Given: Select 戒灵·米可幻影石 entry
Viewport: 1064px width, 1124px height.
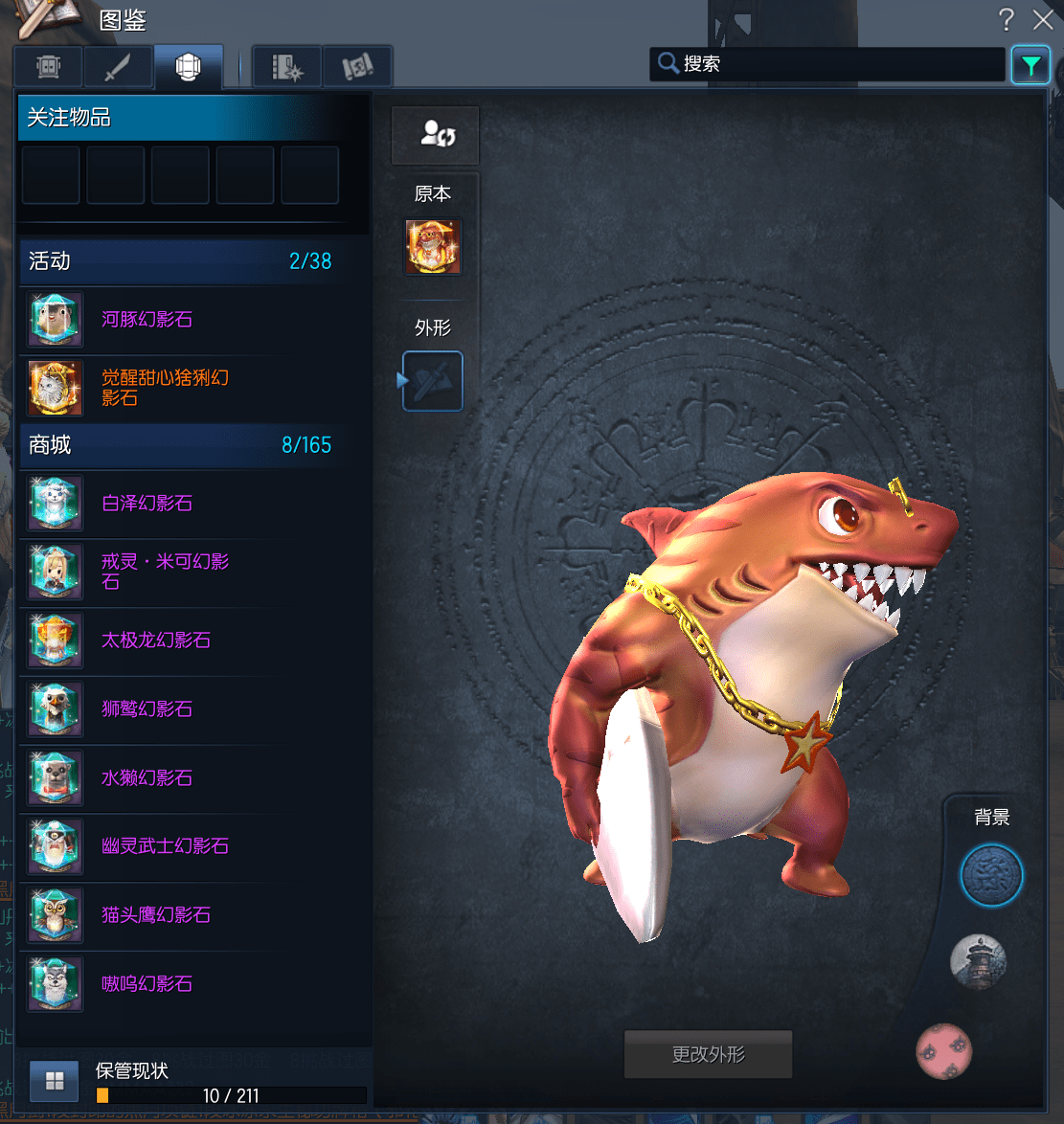Looking at the screenshot, I should pyautogui.click(x=165, y=572).
